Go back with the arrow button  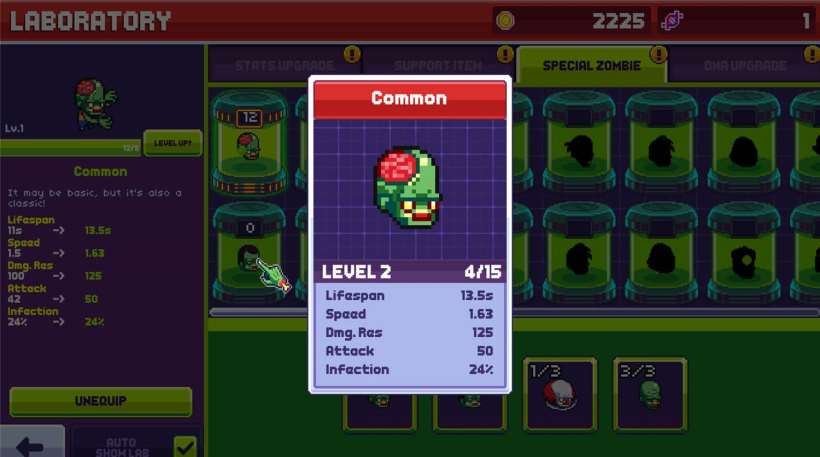(x=31, y=445)
